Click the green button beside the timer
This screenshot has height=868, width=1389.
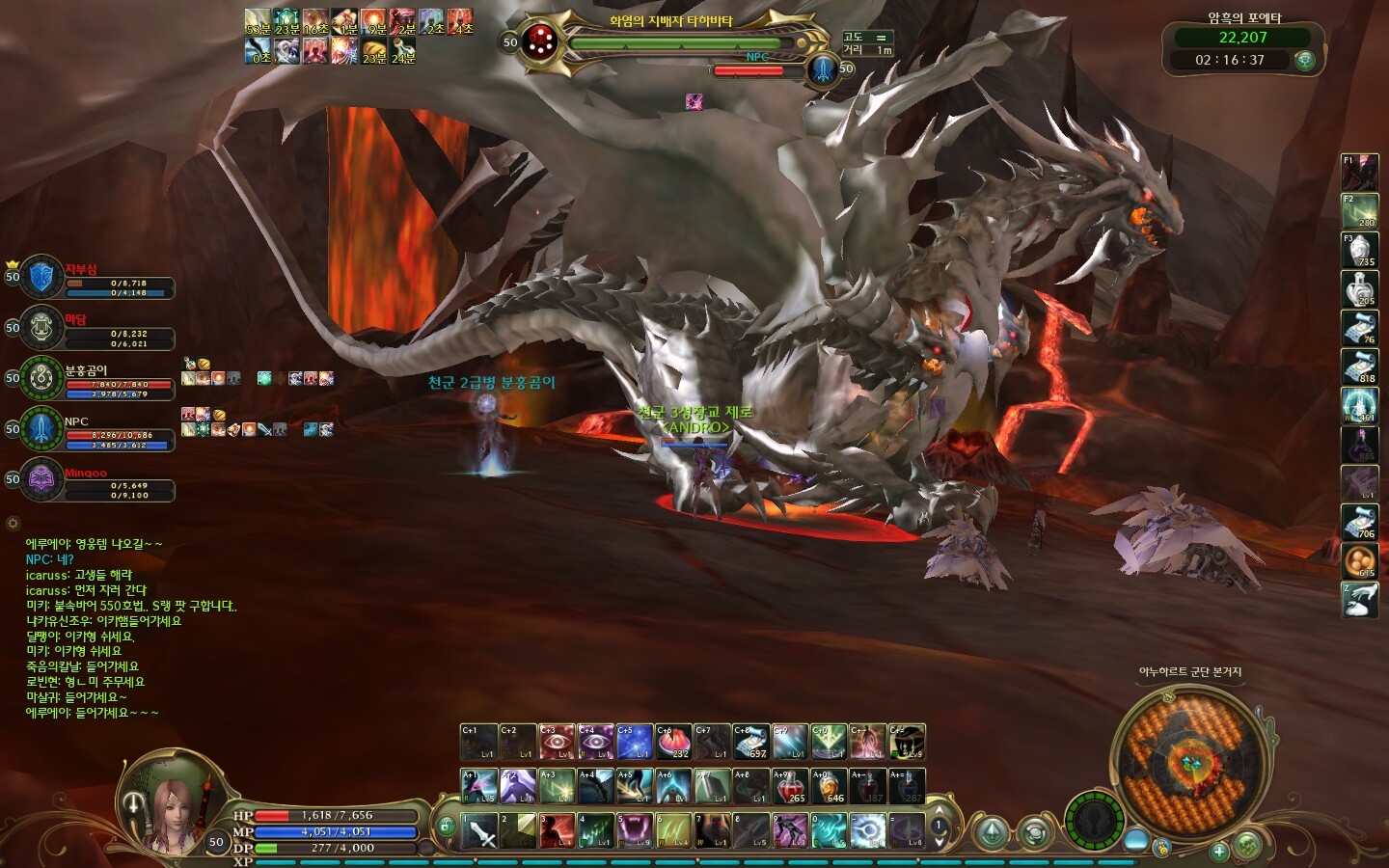coord(1305,60)
